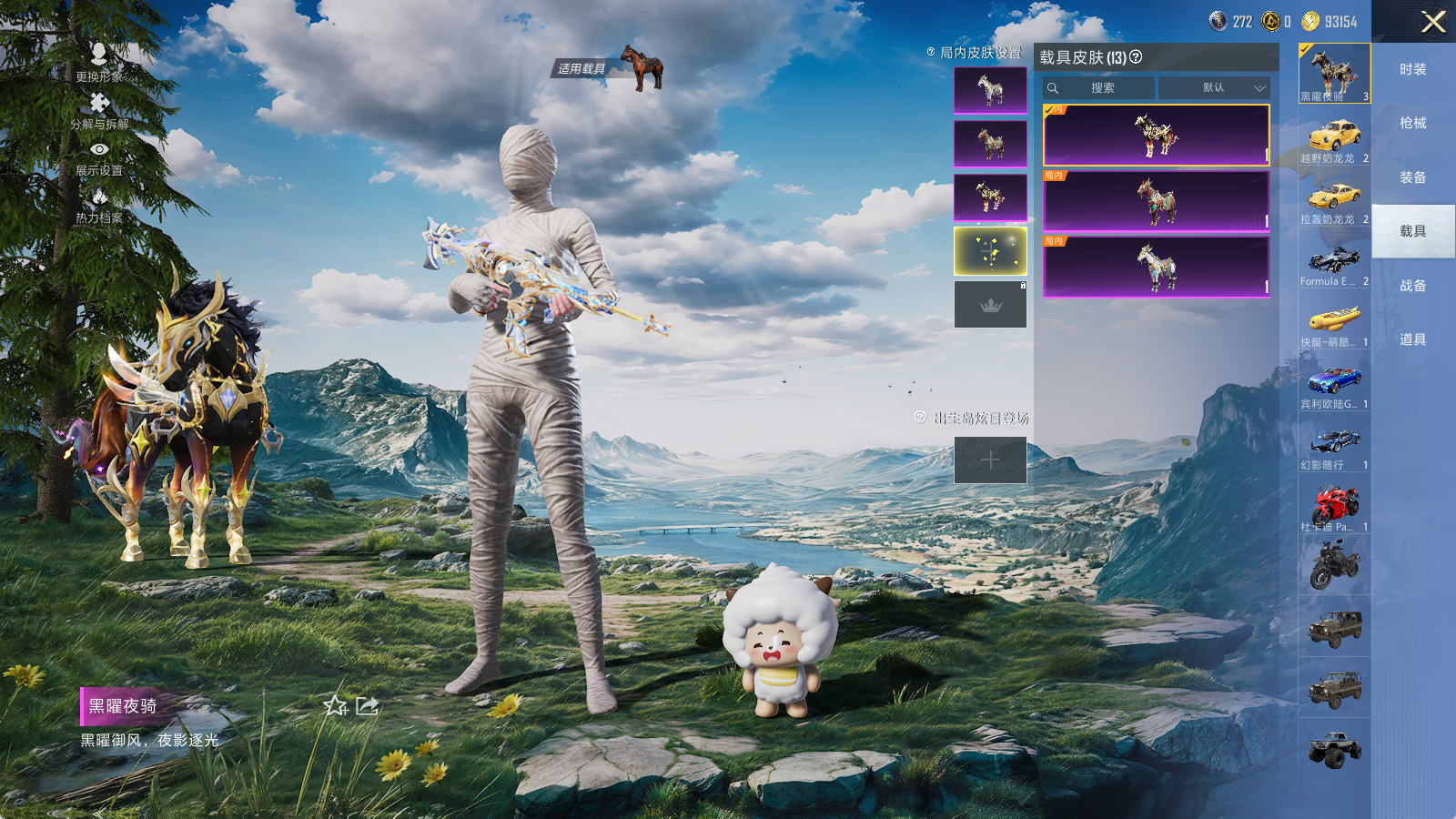Open 展示设置 display settings

pyautogui.click(x=99, y=157)
